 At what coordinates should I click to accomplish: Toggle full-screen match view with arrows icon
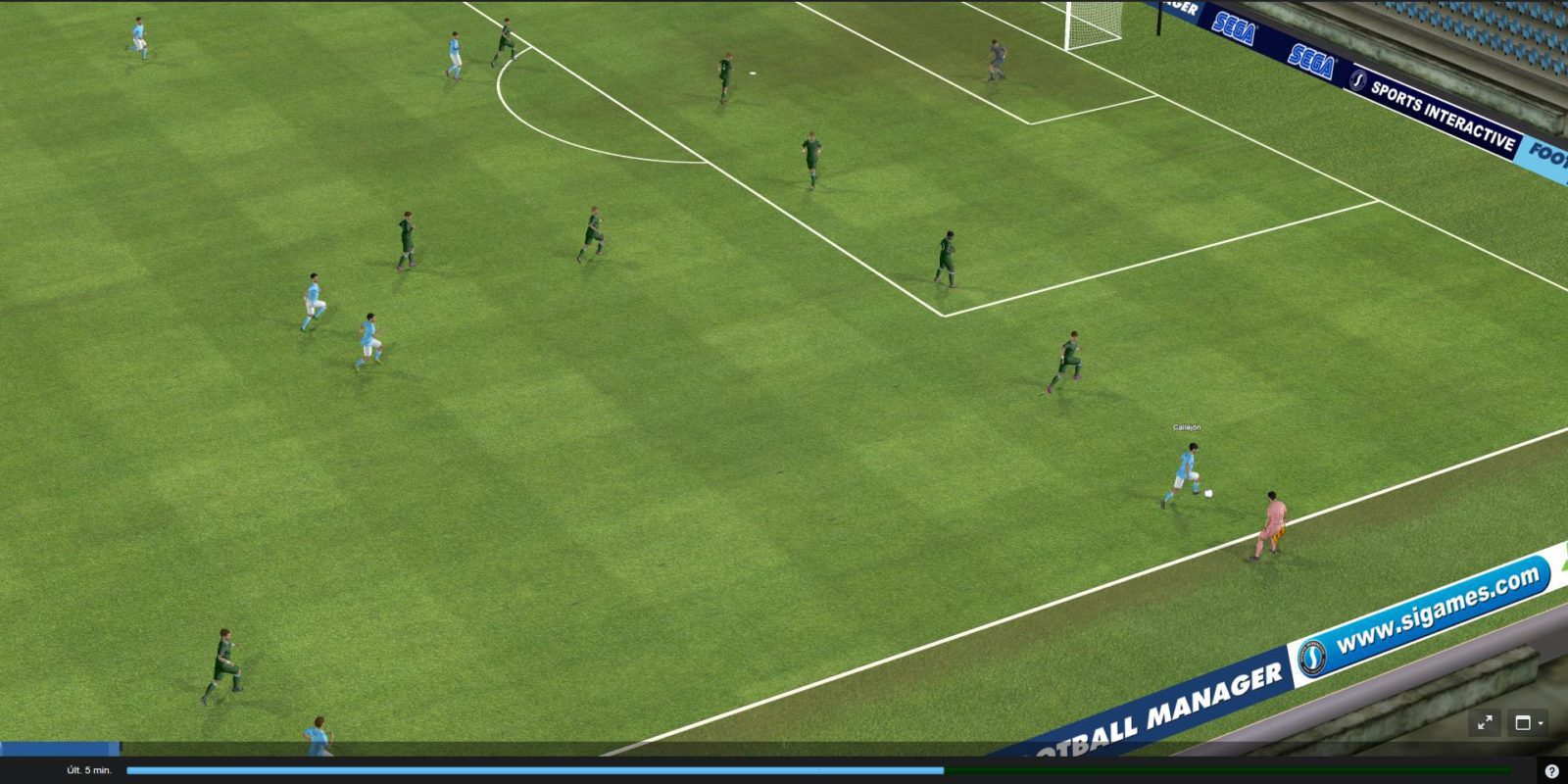point(1485,723)
